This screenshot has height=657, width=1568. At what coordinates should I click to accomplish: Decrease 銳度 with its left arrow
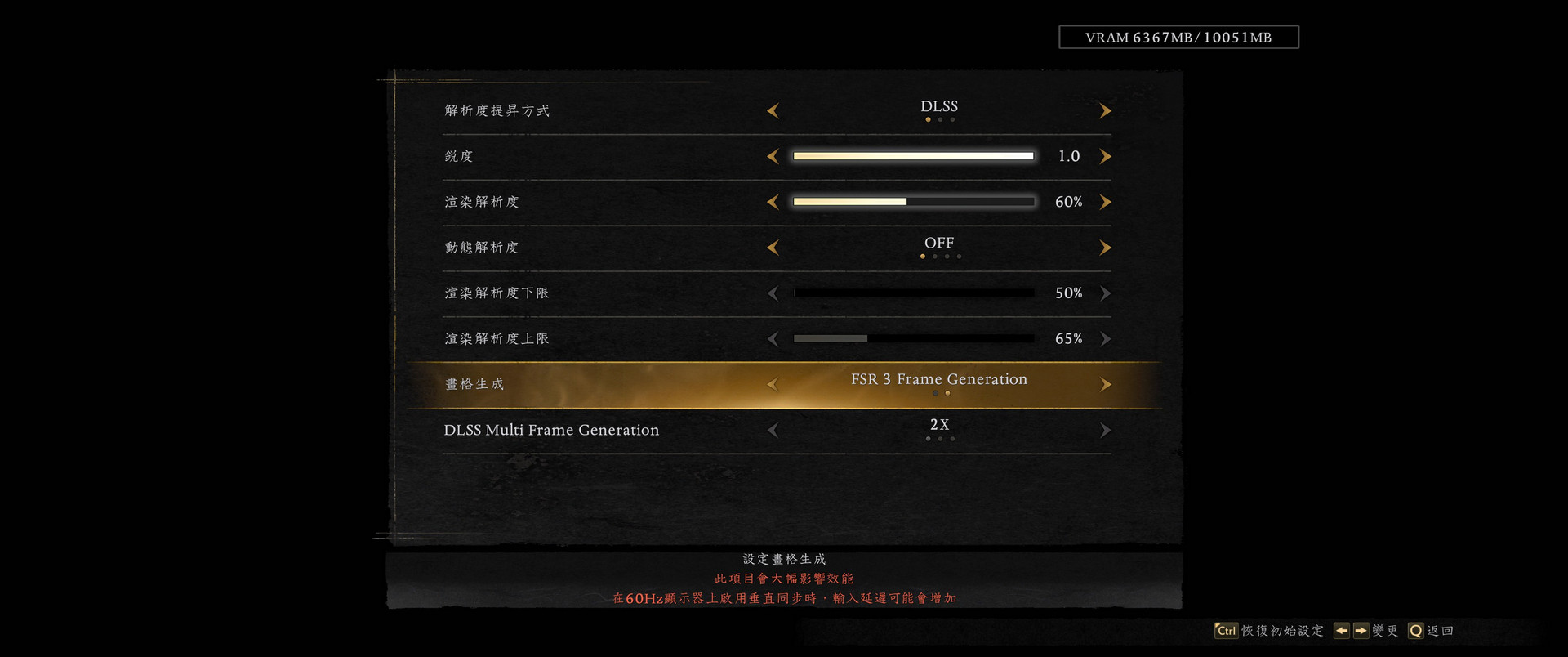click(x=773, y=156)
